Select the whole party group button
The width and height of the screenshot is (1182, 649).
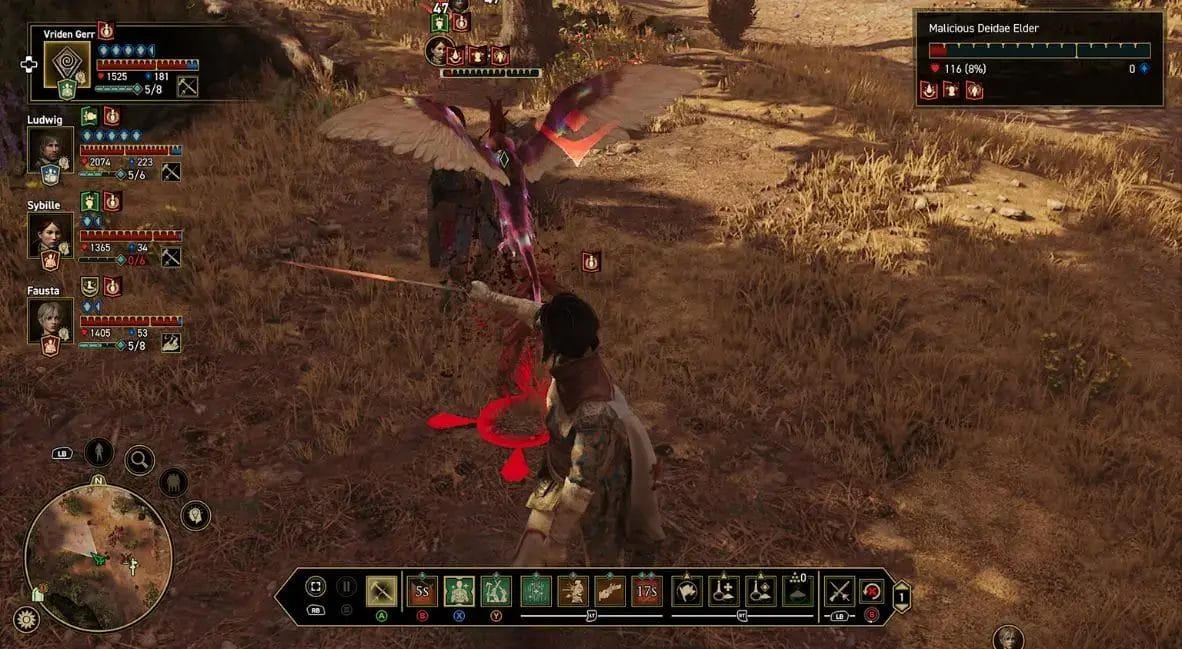tap(173, 482)
